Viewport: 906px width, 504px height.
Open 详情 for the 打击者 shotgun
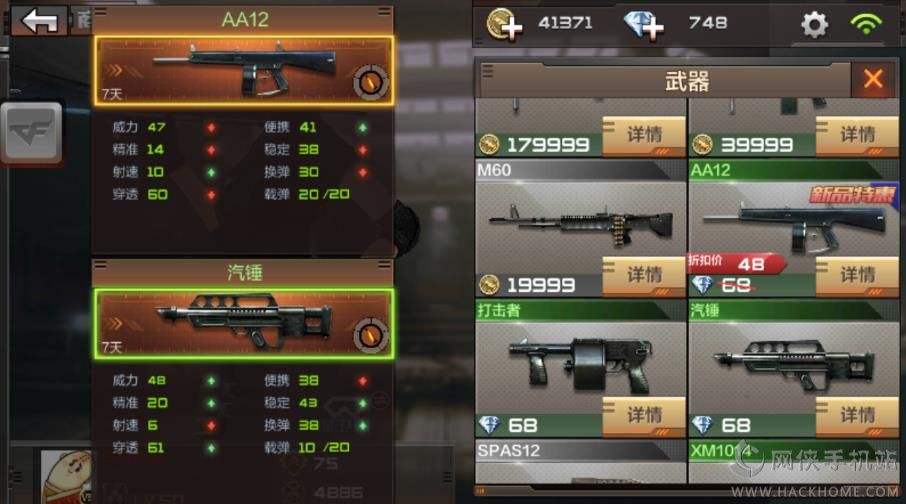tap(644, 415)
